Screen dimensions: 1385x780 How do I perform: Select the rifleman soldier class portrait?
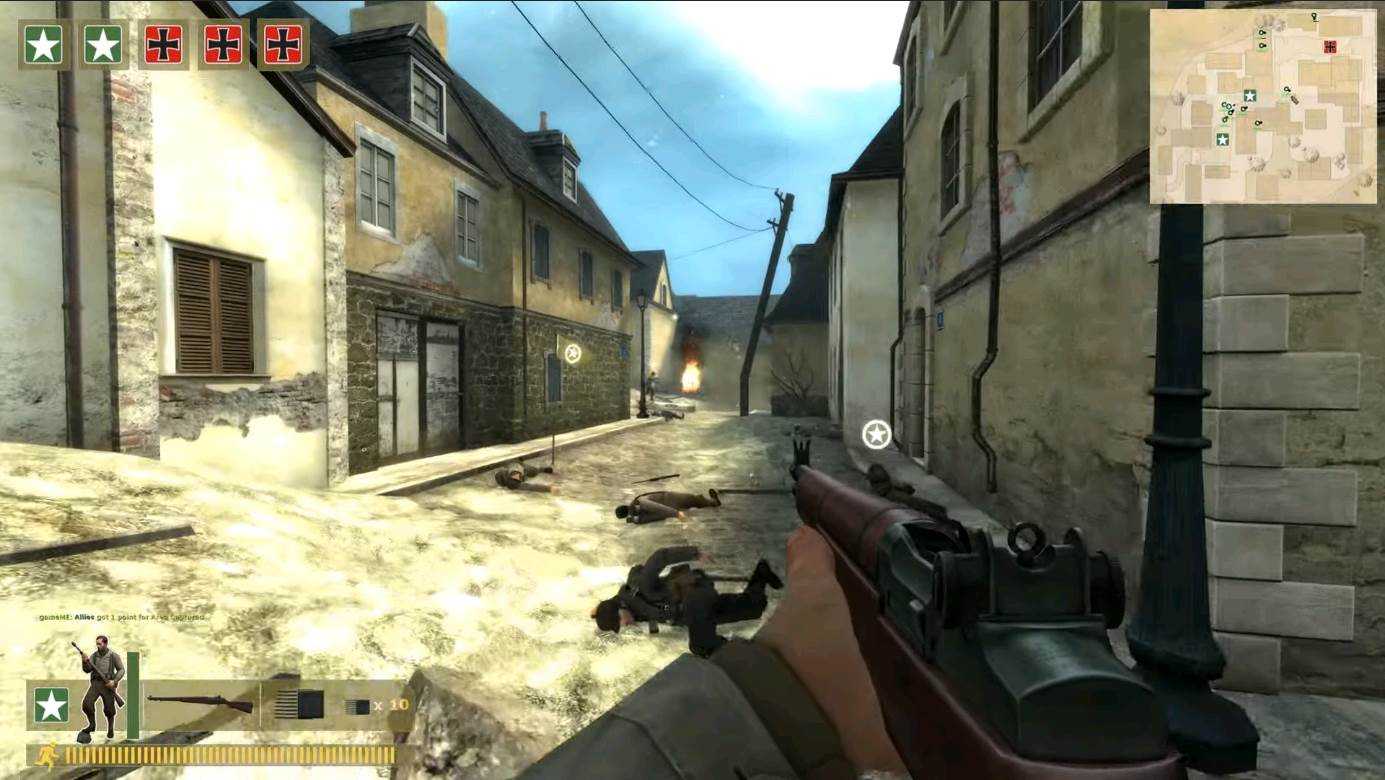tap(100, 686)
